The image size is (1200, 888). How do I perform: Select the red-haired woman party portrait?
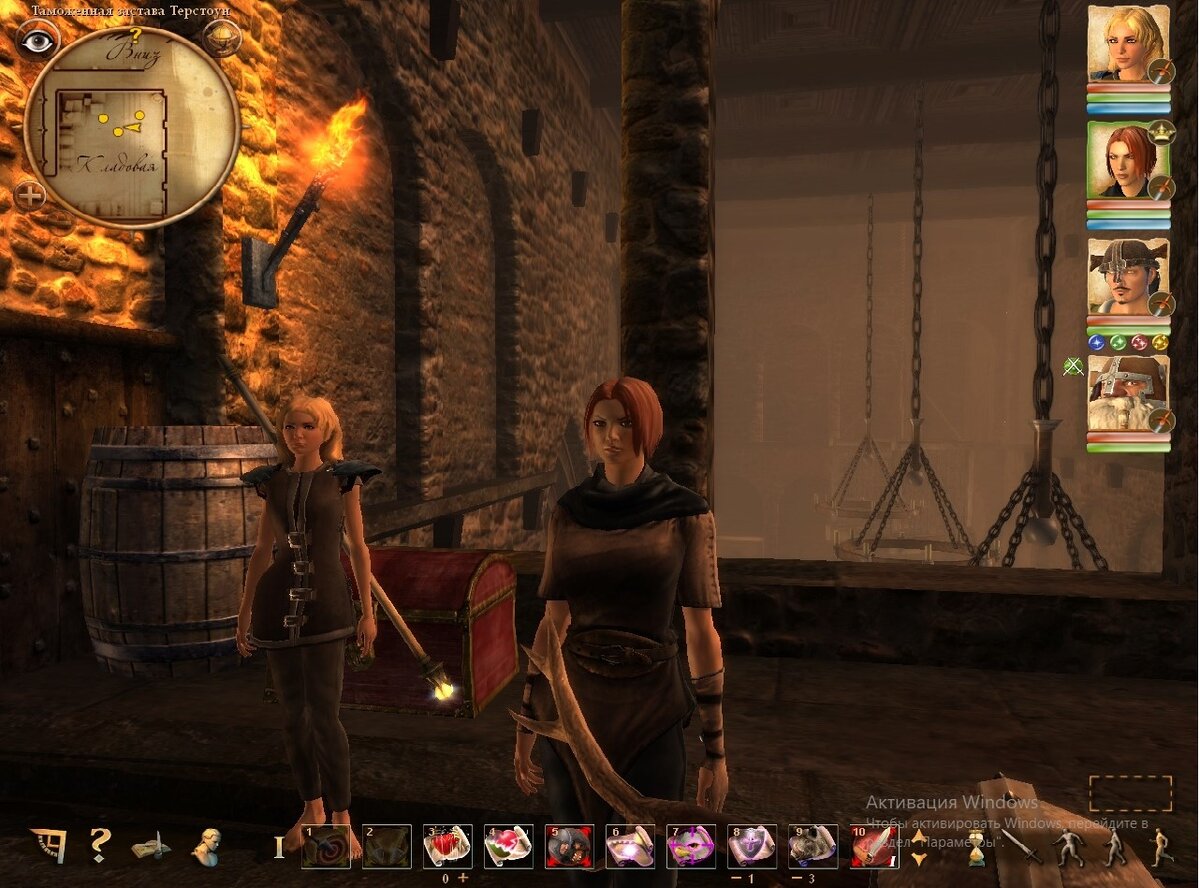1128,160
